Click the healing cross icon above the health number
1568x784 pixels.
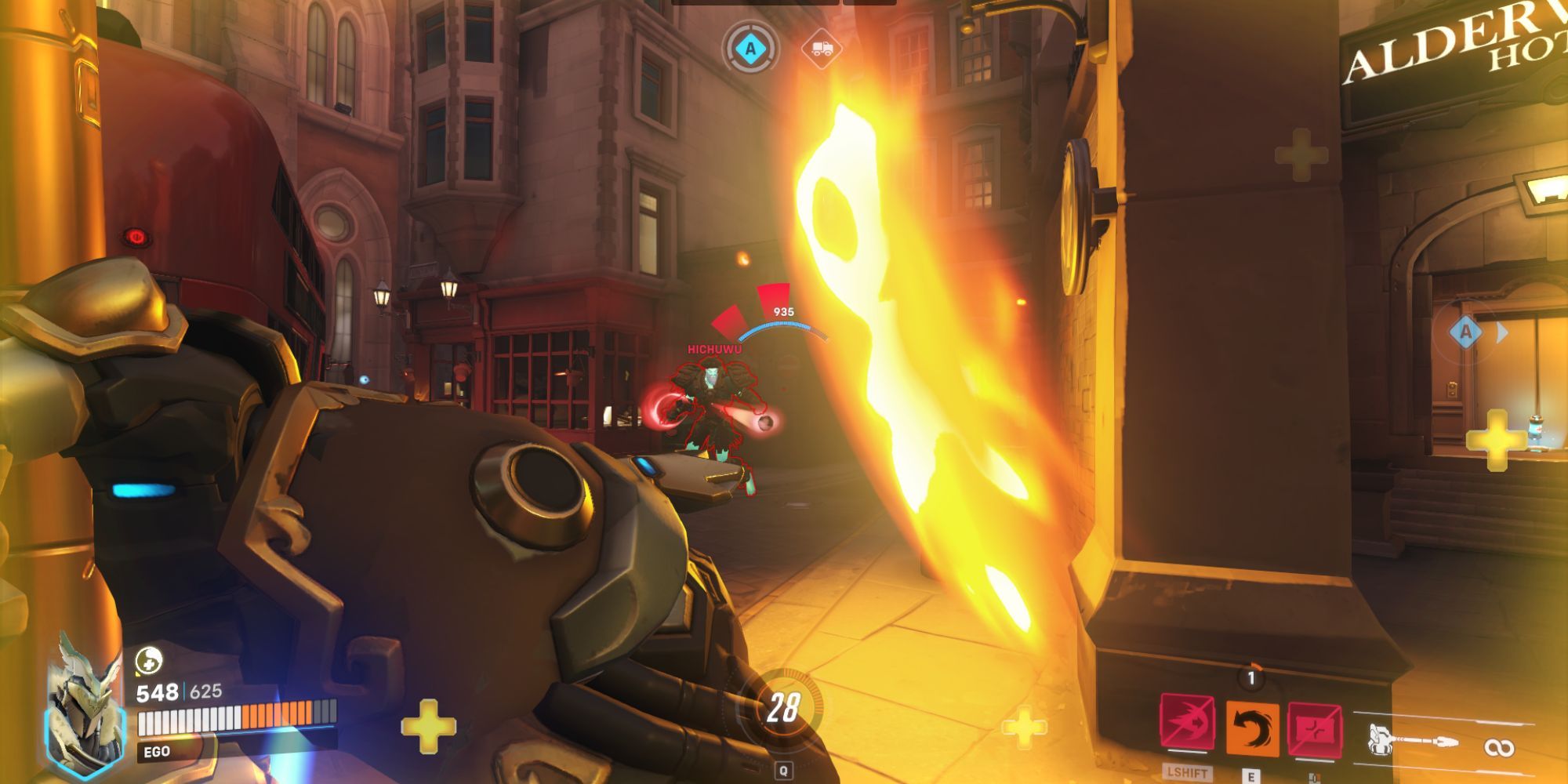coord(150,661)
